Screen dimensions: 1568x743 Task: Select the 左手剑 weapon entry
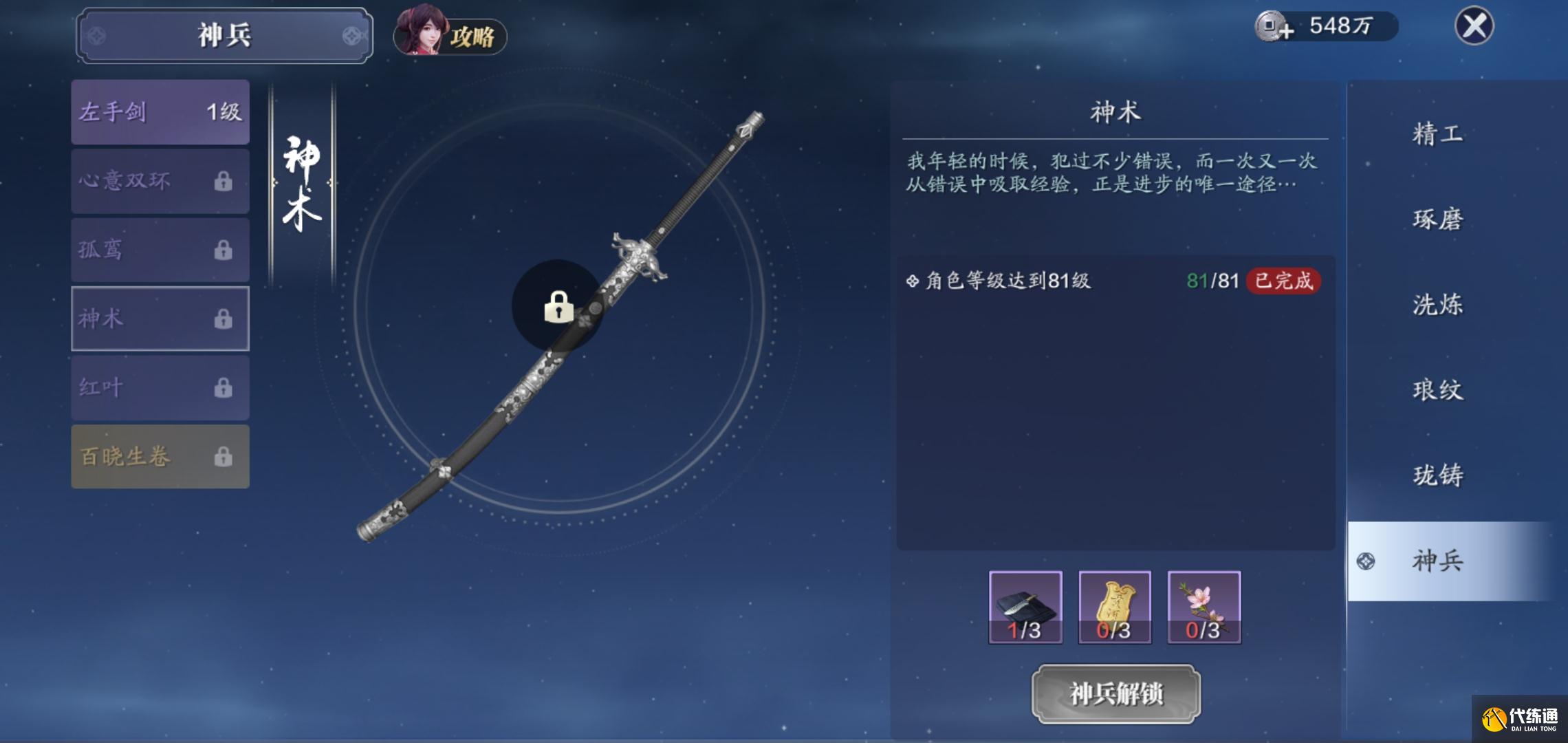[160, 112]
